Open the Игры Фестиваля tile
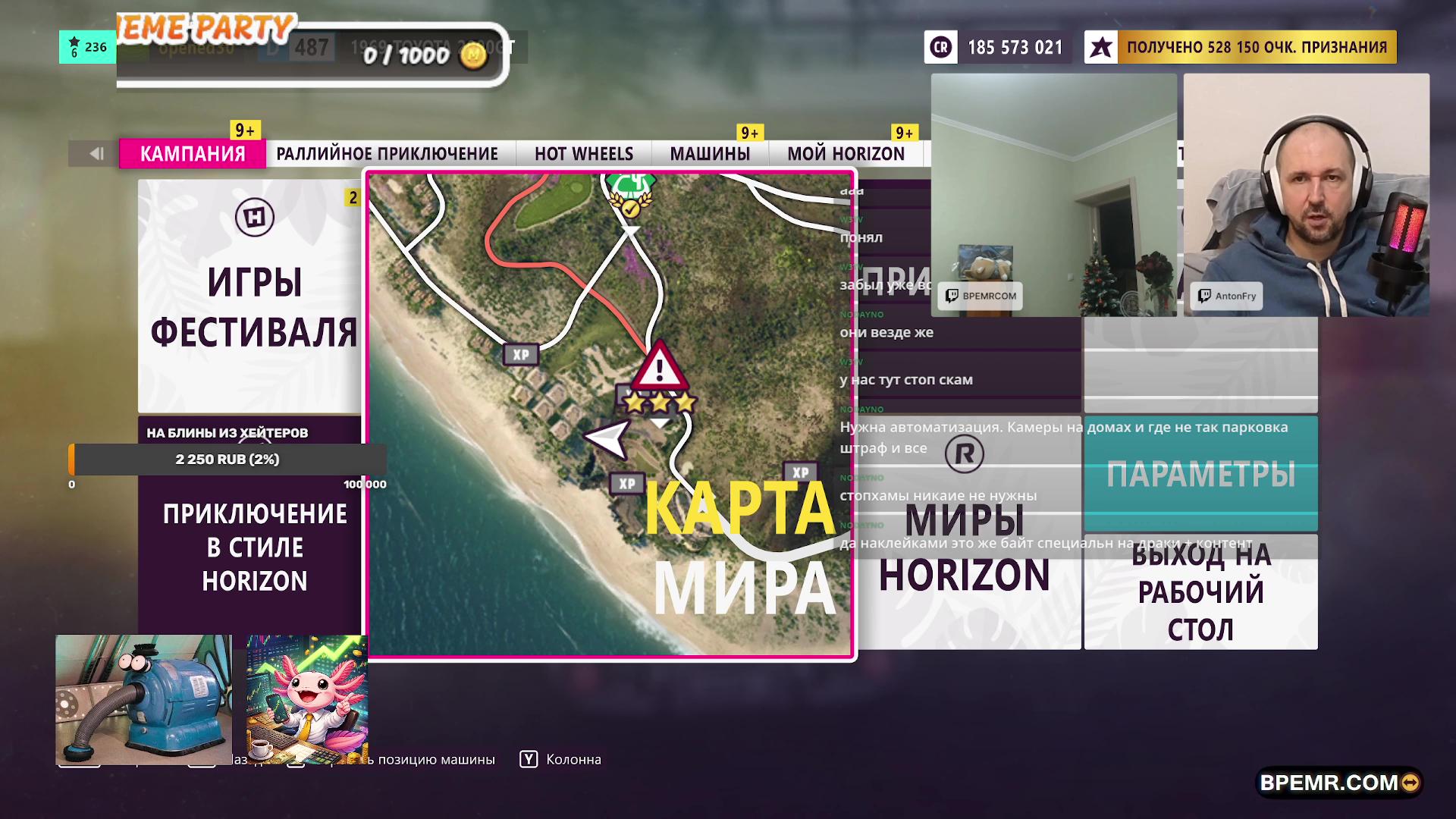Viewport: 1456px width, 819px height. (x=253, y=296)
